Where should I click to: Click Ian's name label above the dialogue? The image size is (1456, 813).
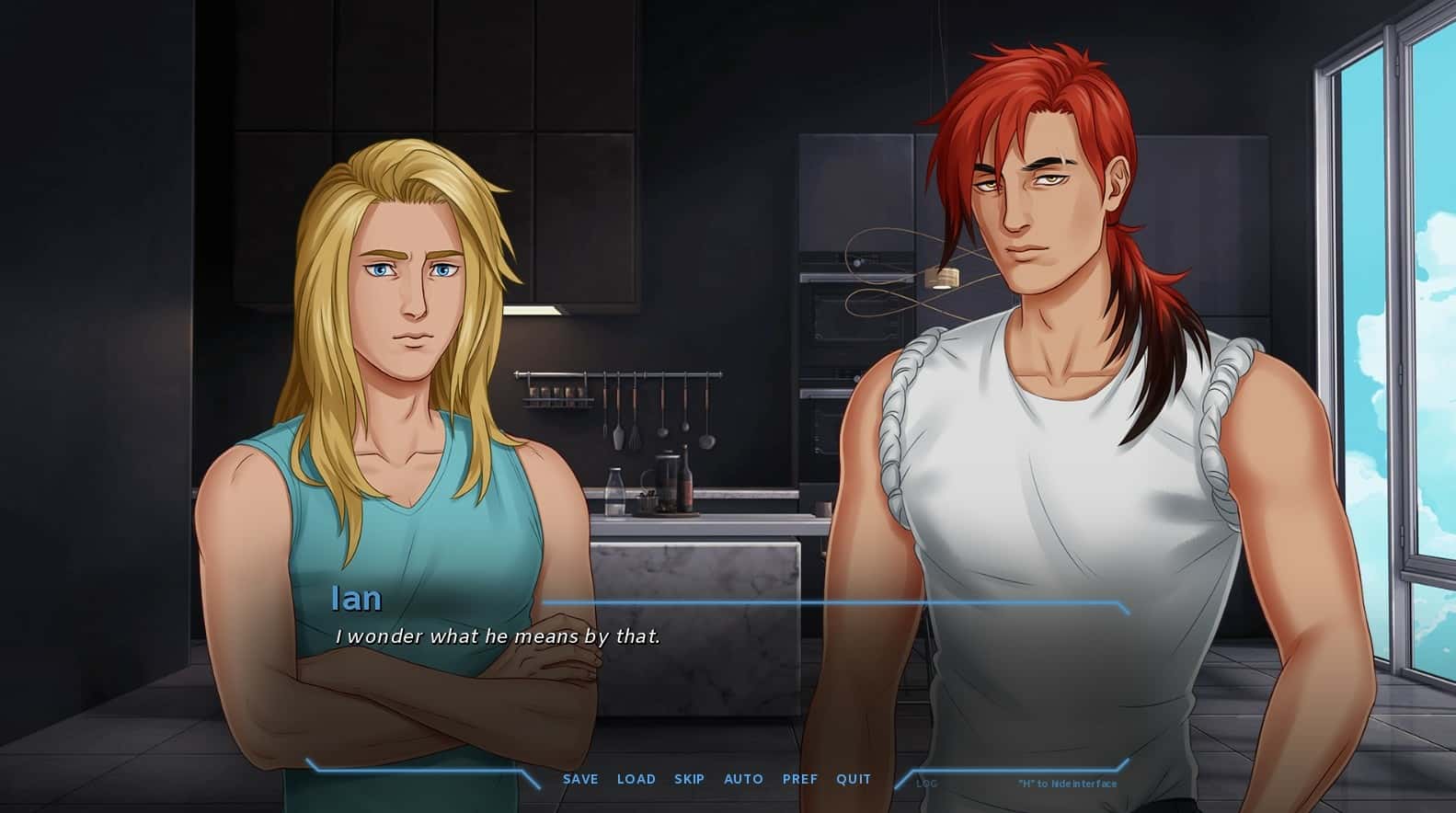click(x=357, y=599)
